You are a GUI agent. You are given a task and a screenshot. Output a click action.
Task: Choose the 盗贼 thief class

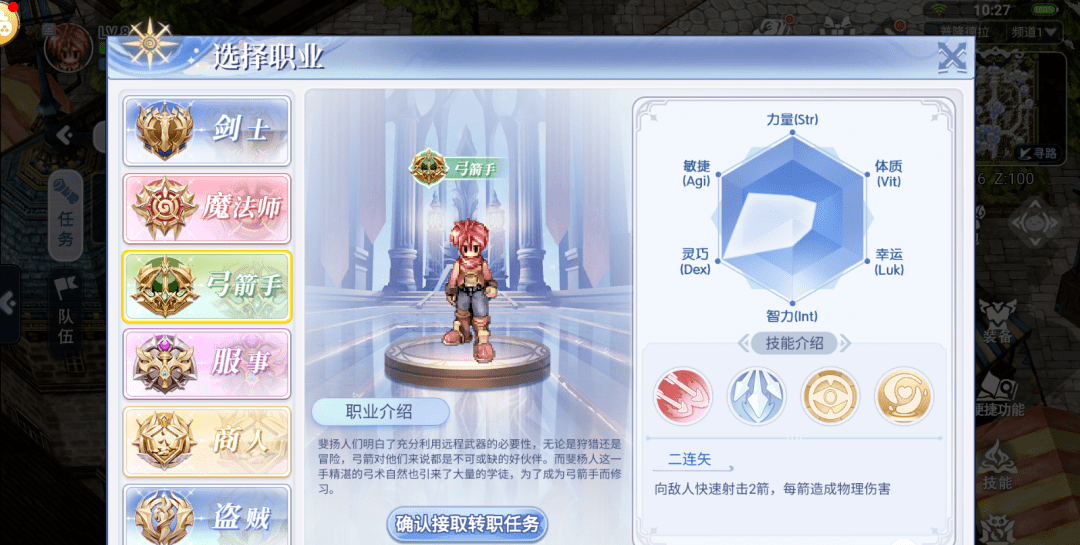[x=207, y=514]
